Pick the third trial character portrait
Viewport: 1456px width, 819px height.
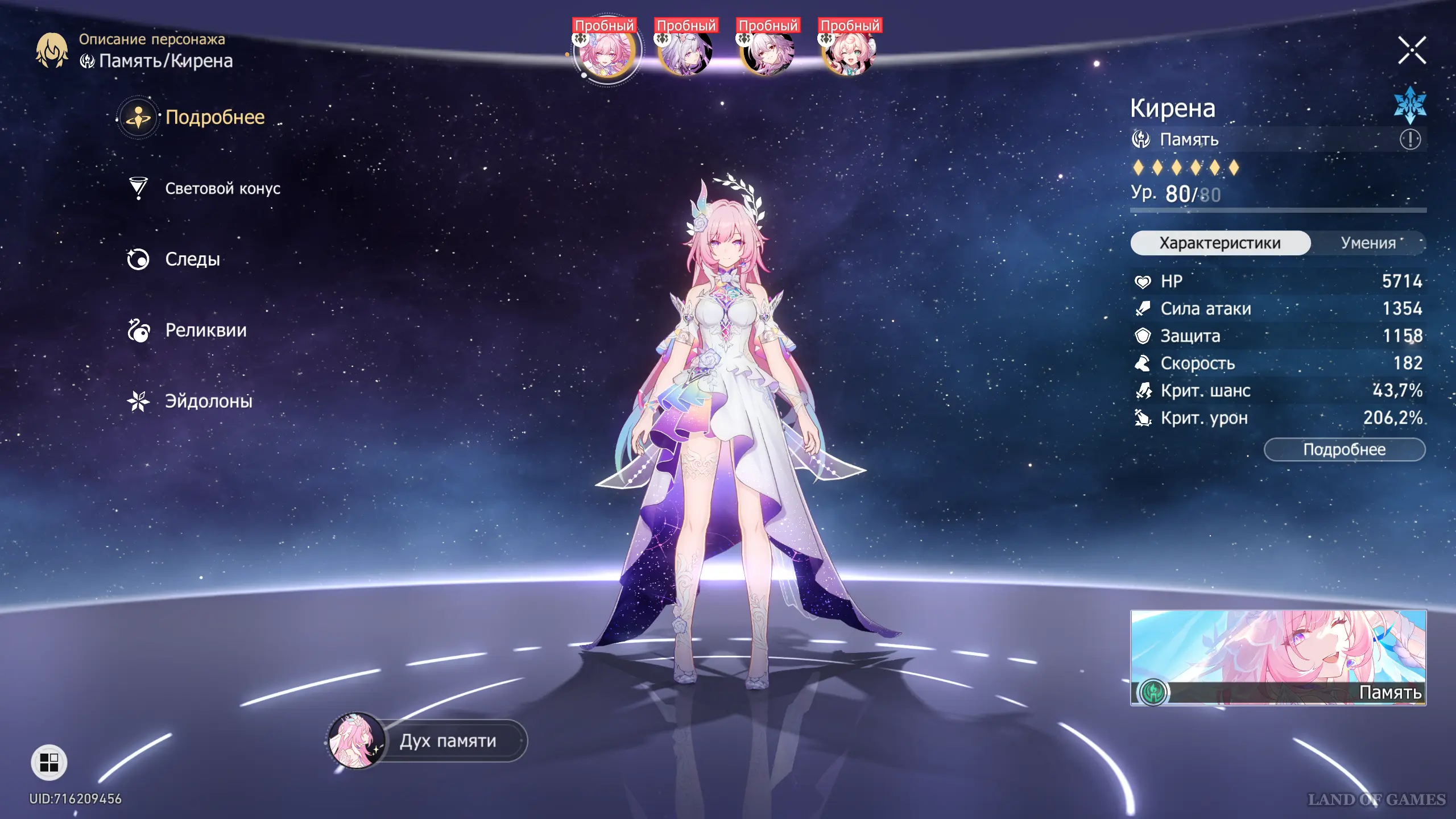click(x=768, y=52)
